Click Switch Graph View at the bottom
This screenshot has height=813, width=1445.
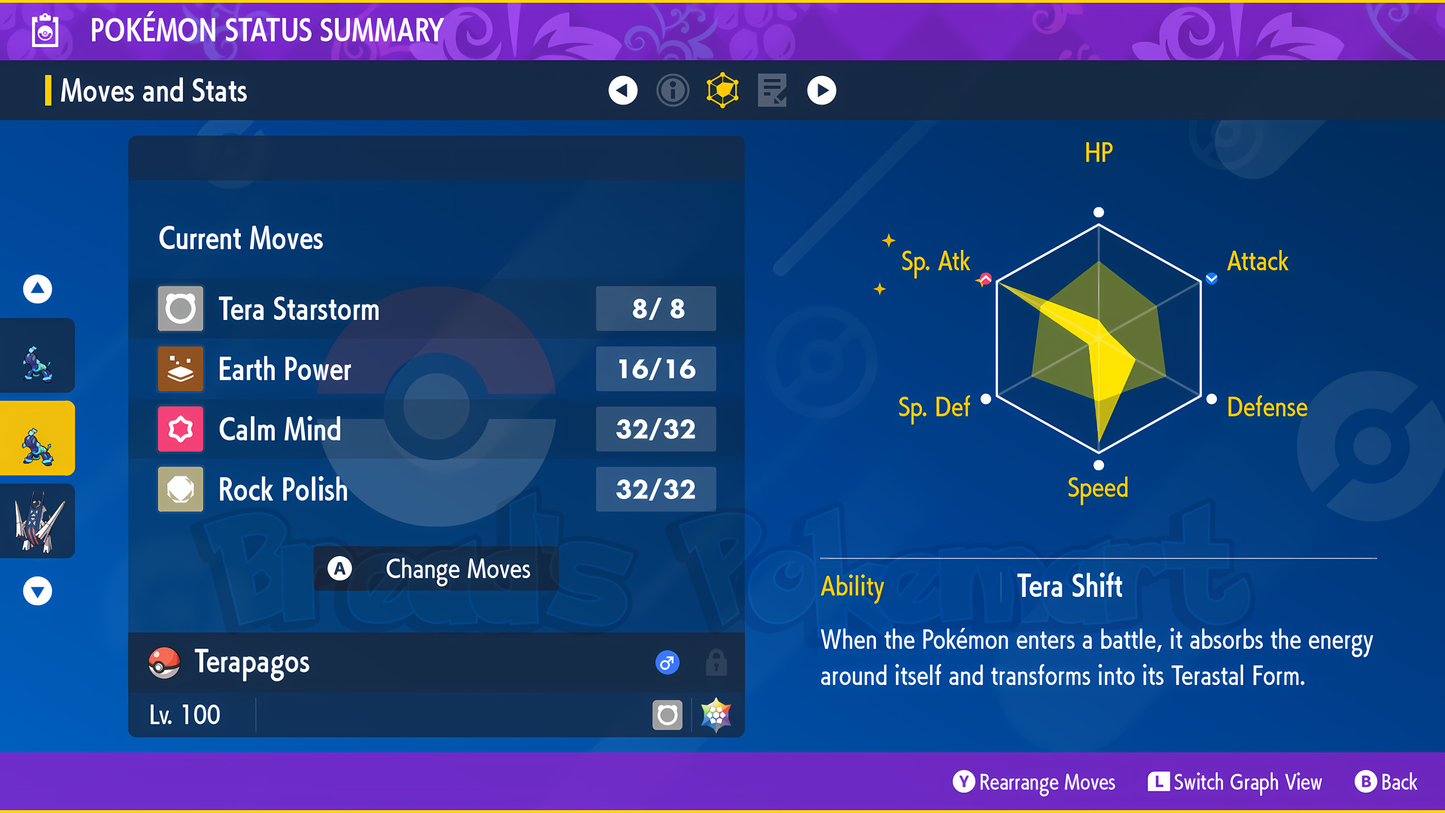click(x=1235, y=782)
